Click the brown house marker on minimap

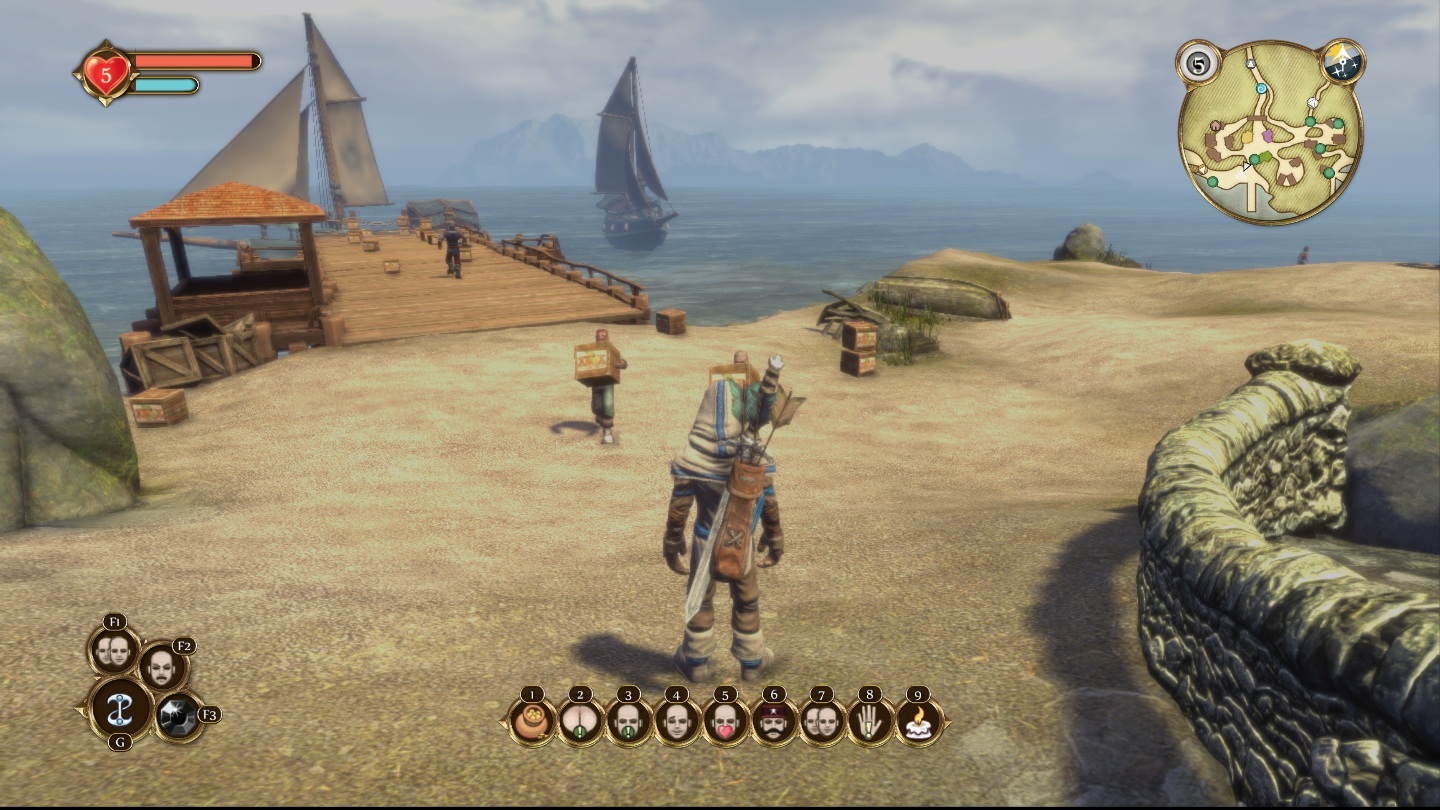click(x=1216, y=127)
